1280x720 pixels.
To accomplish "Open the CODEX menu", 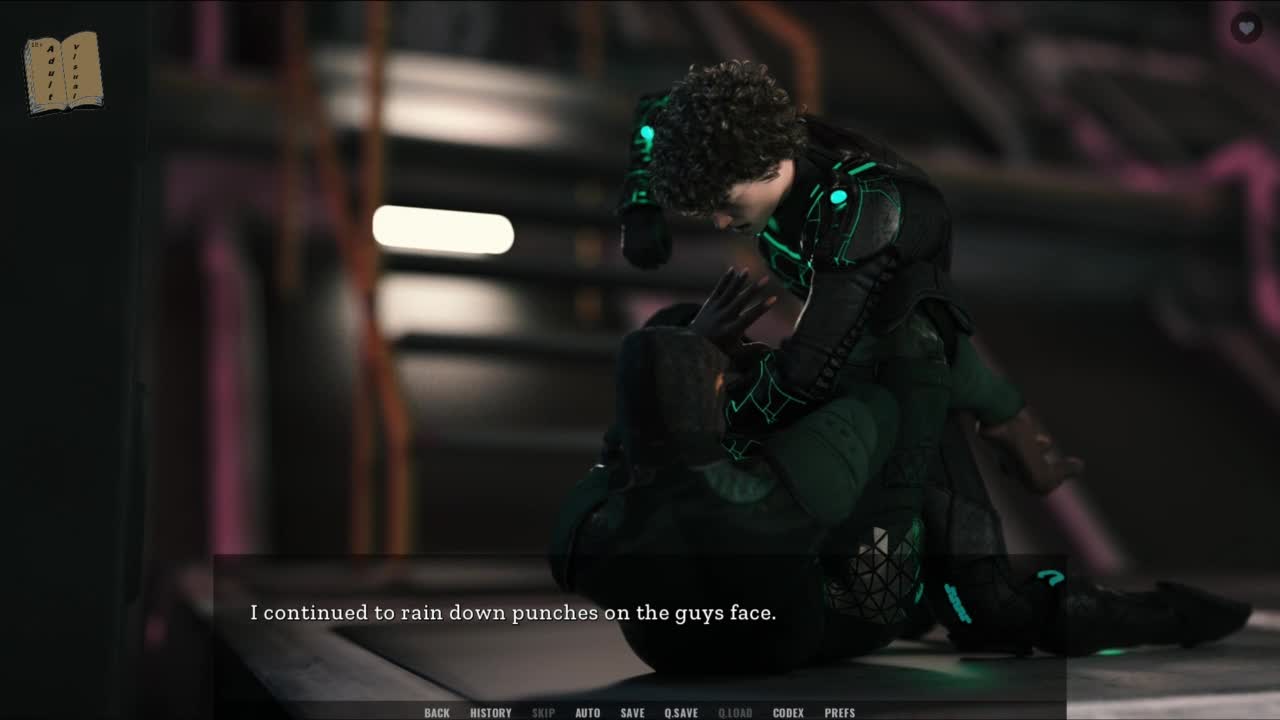I will coord(788,713).
